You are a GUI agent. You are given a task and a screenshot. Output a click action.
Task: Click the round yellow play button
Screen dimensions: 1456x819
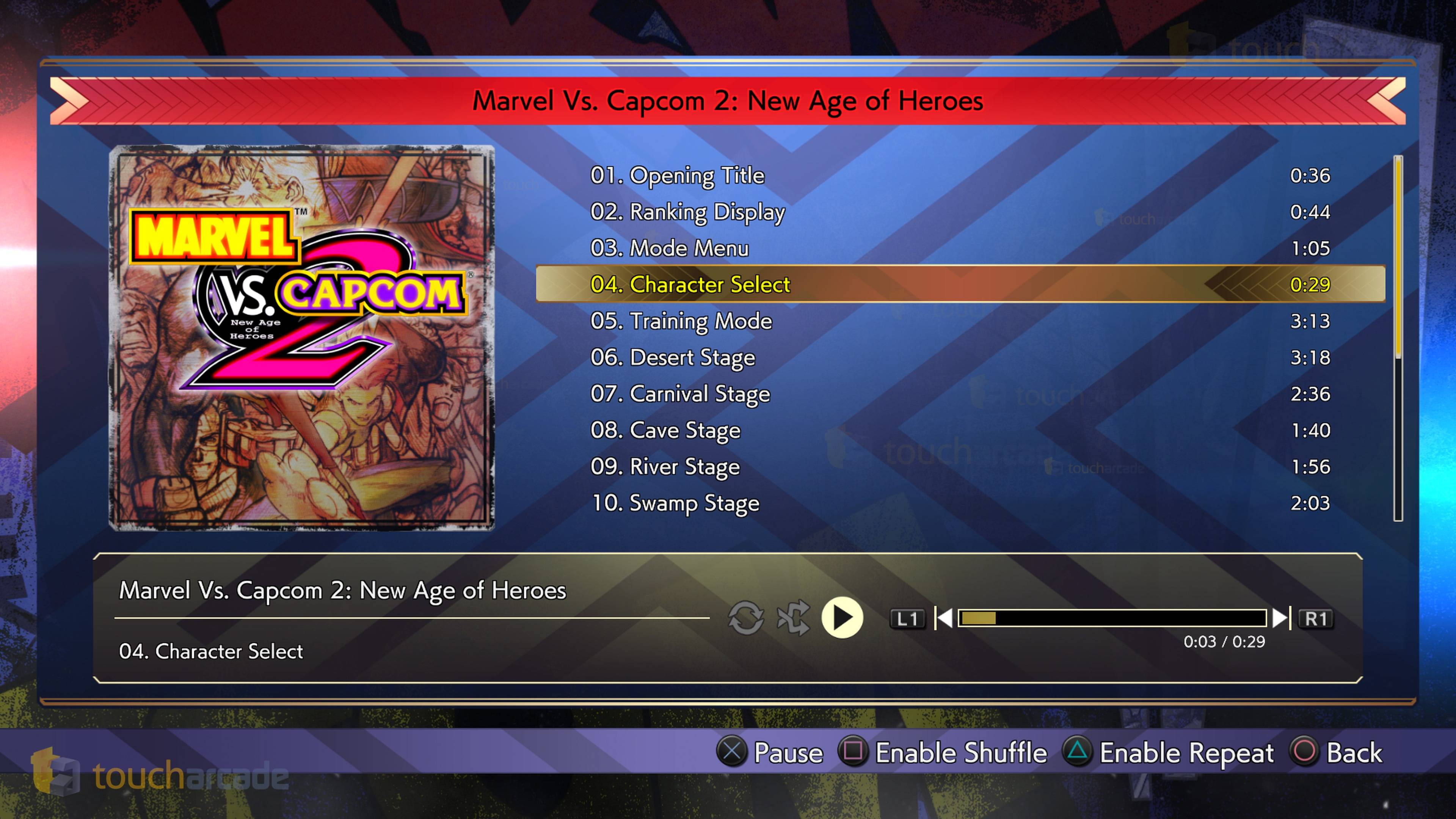[x=842, y=618]
